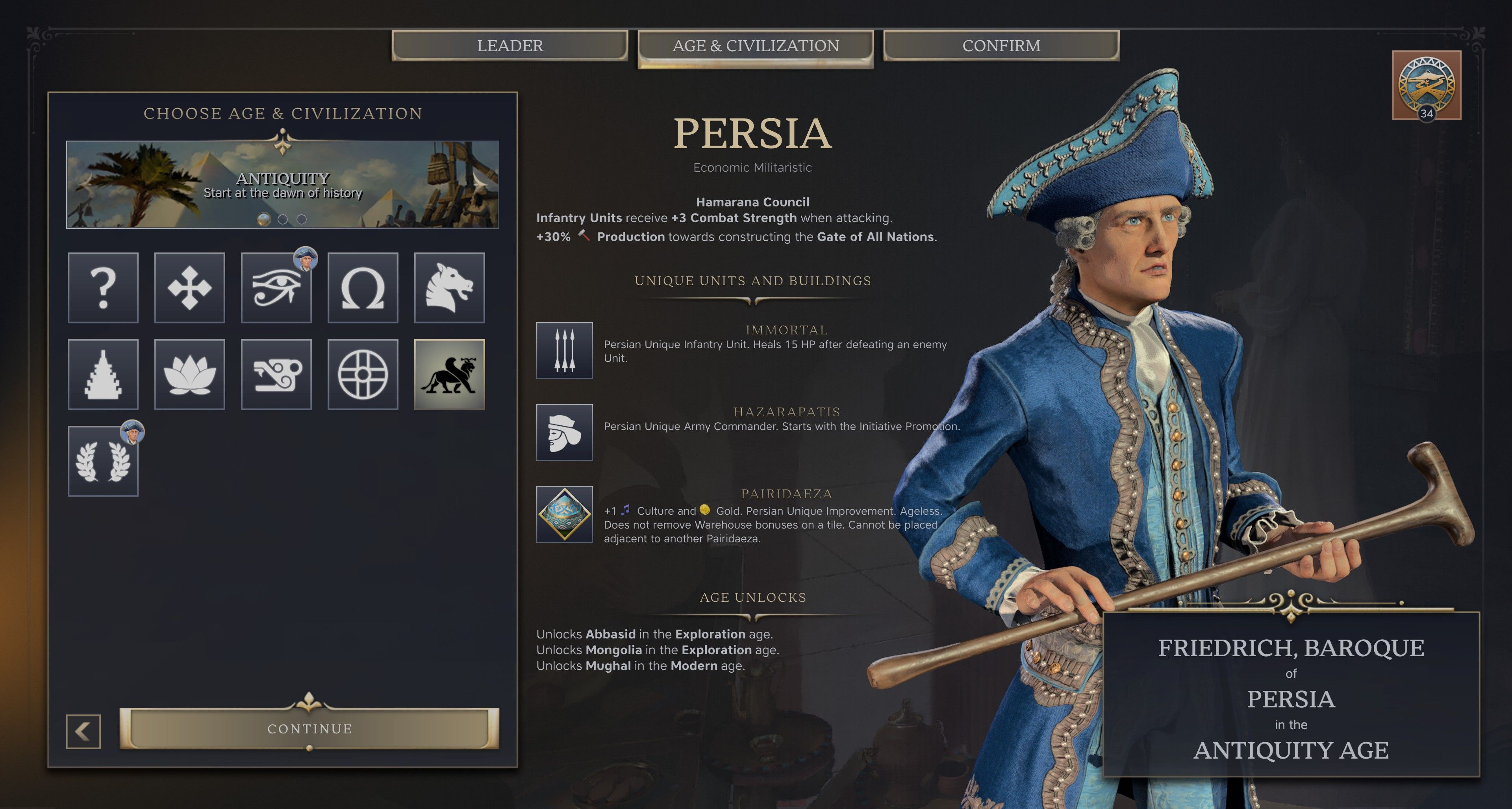The image size is (1512, 809).
Task: Choose the serpent glyph civilization tile
Action: click(276, 375)
